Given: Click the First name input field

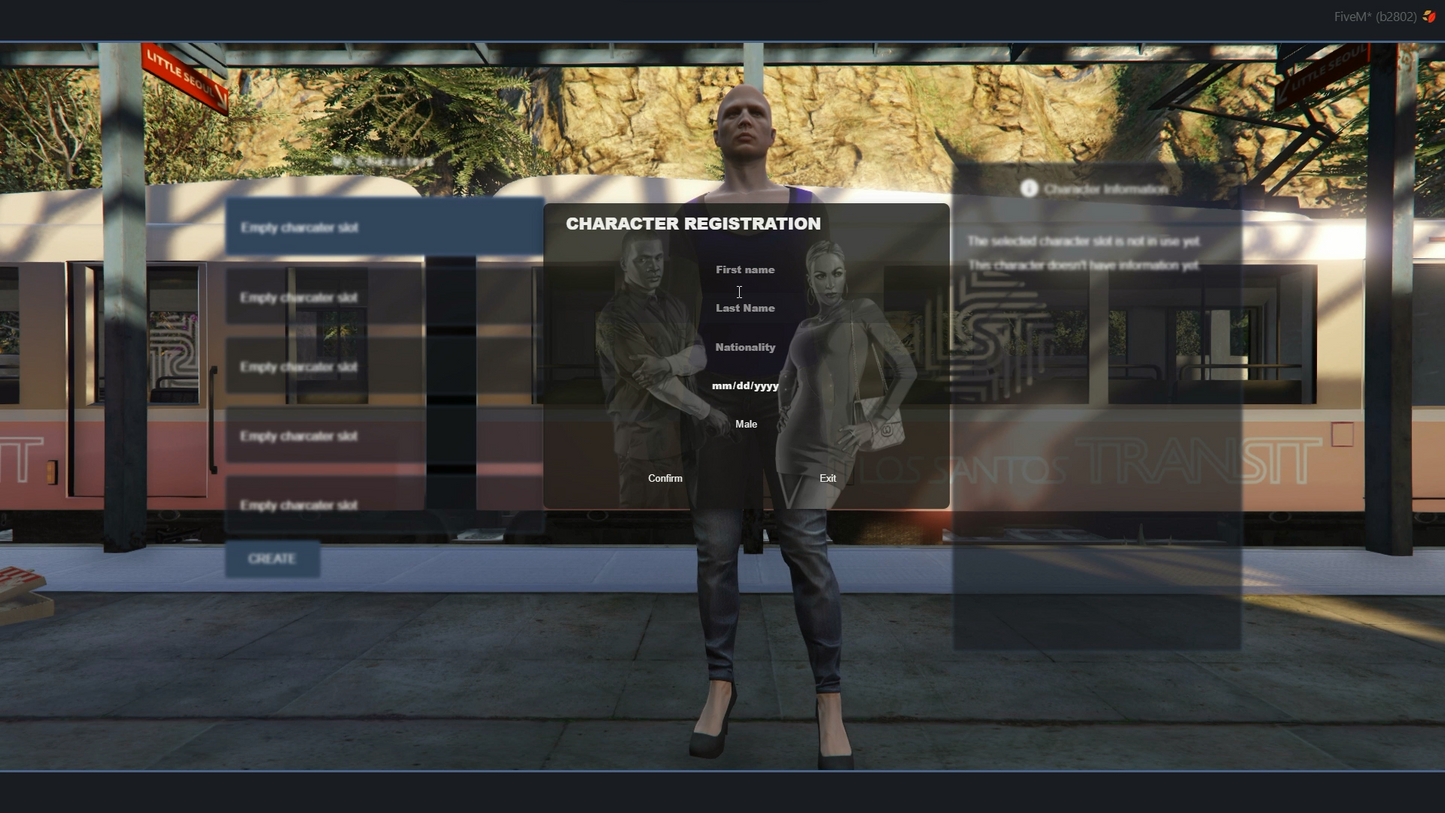Looking at the screenshot, I should coord(745,270).
